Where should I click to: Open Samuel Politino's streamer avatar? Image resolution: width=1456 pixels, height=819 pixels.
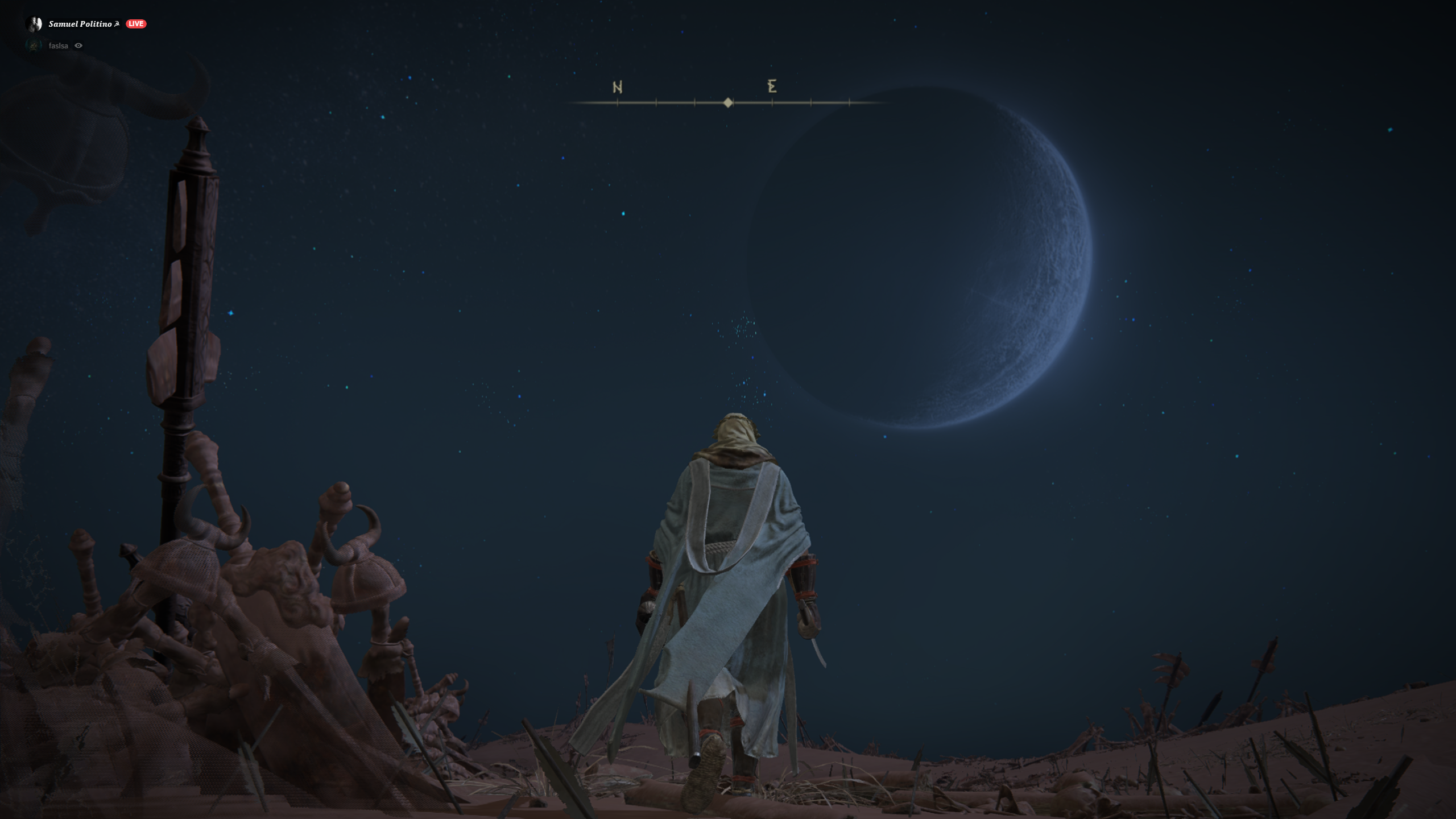pyautogui.click(x=34, y=24)
